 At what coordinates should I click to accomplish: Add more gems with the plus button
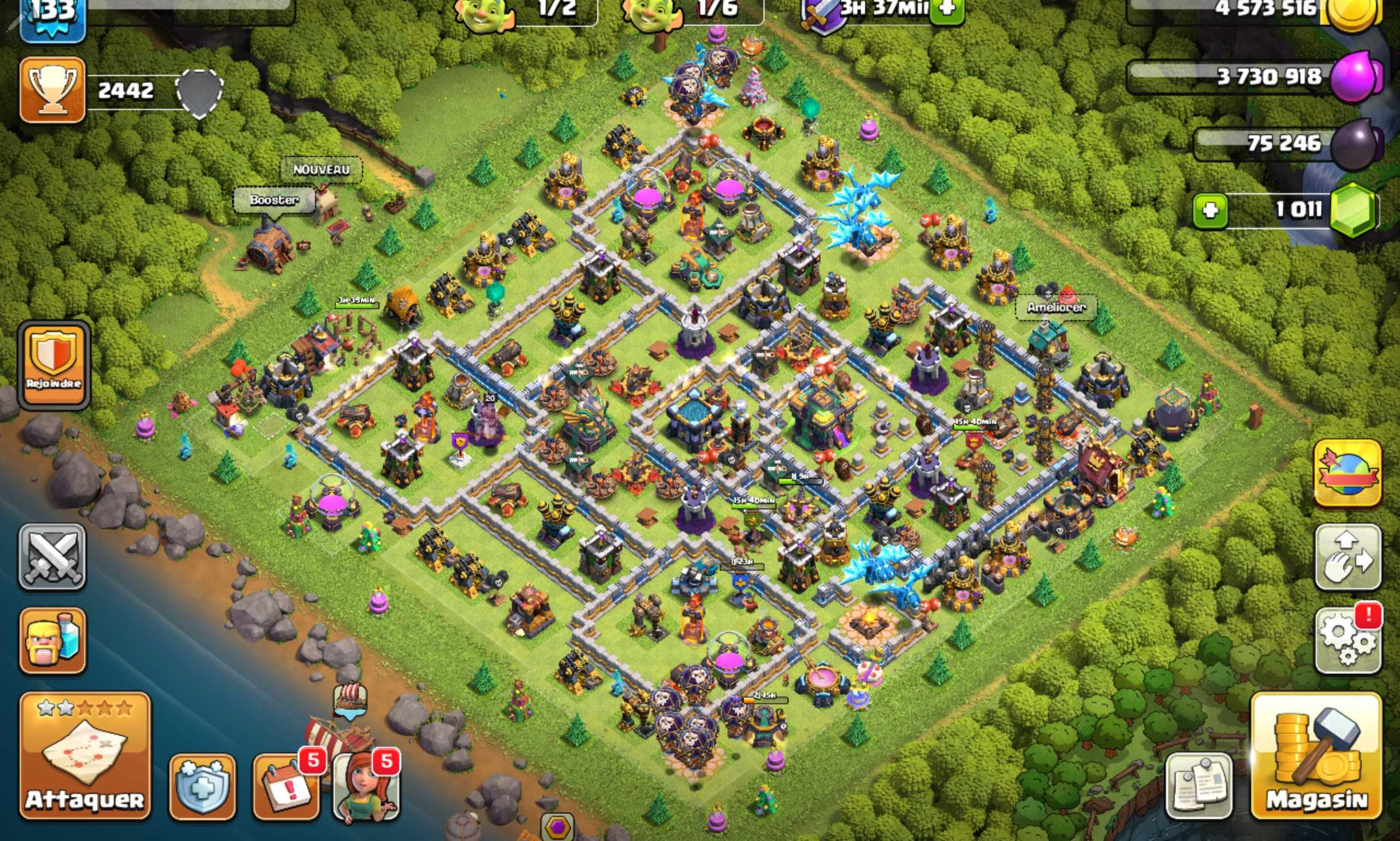pos(1210,211)
